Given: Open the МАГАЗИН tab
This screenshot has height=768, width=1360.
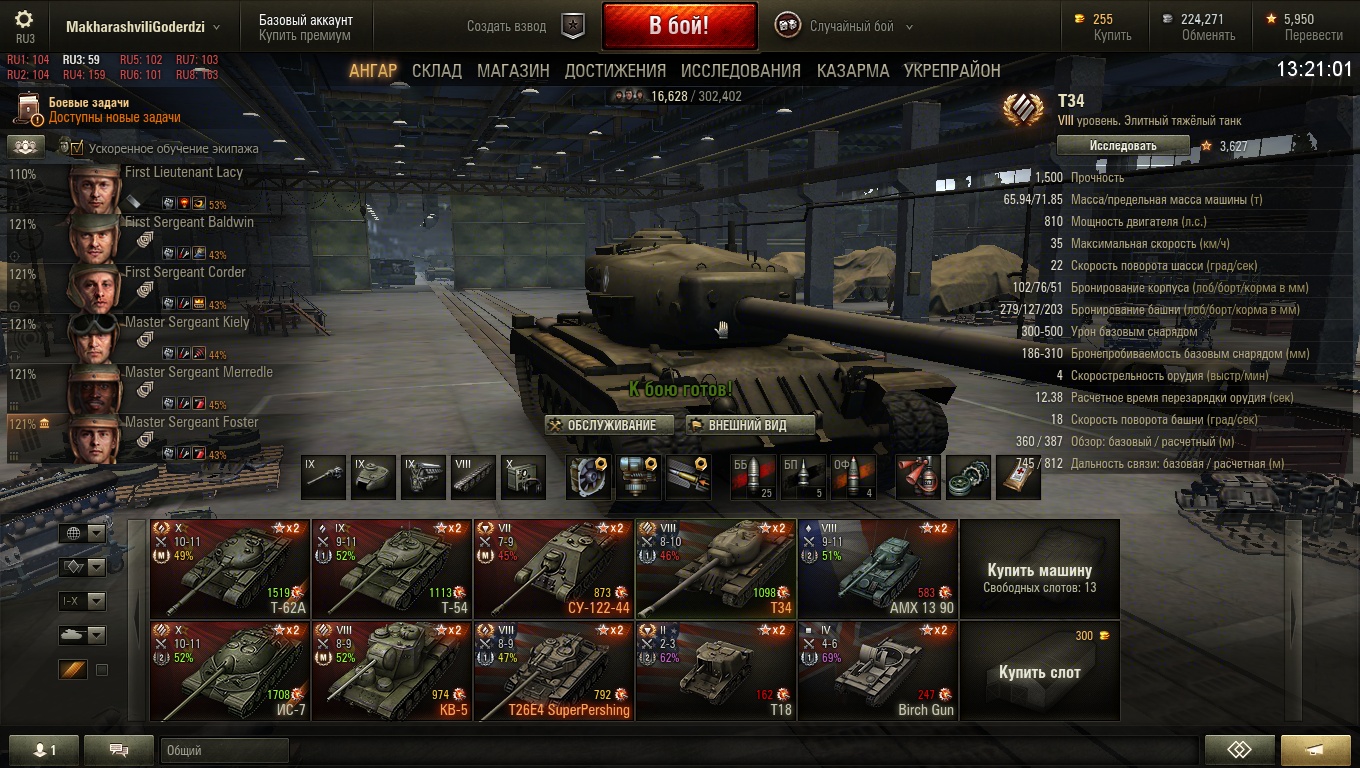Looking at the screenshot, I should coord(513,71).
